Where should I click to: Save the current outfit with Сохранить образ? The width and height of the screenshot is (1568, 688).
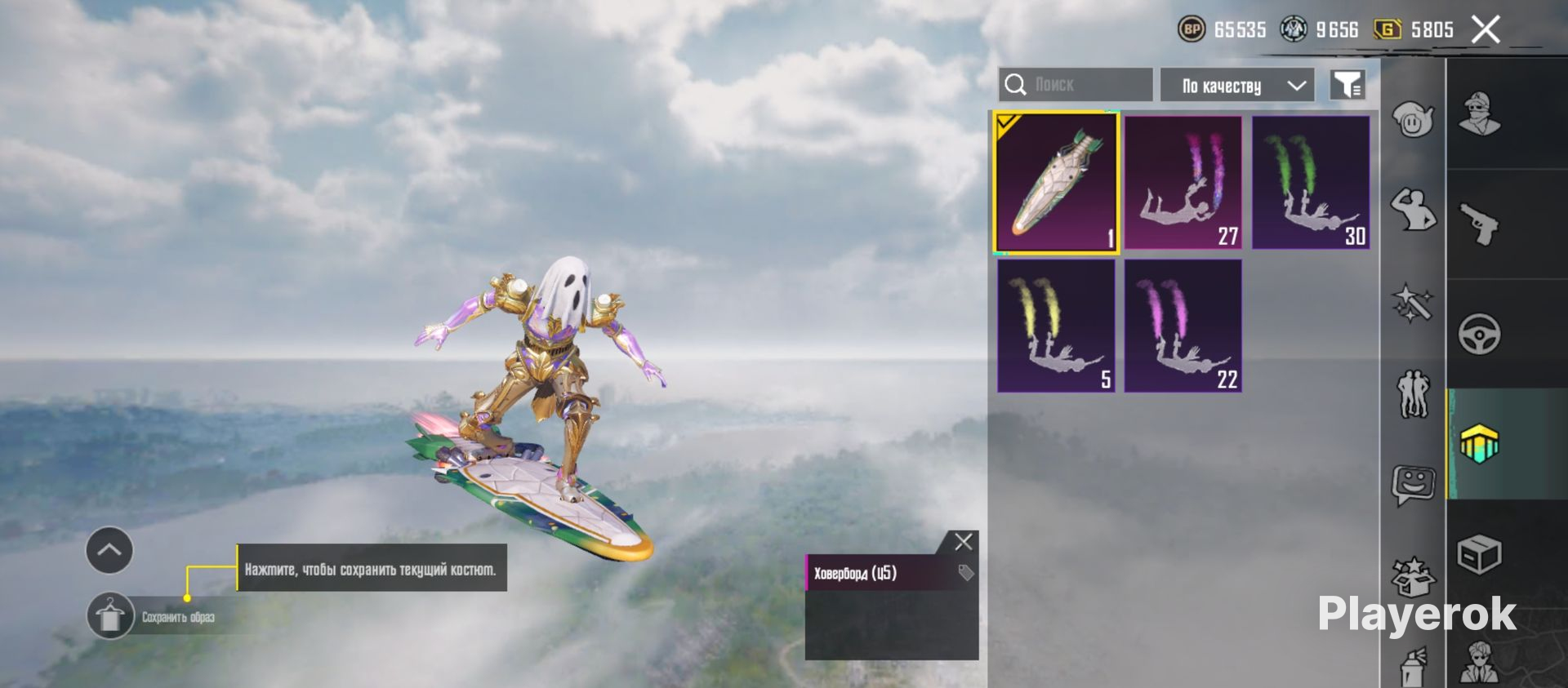pyautogui.click(x=110, y=616)
